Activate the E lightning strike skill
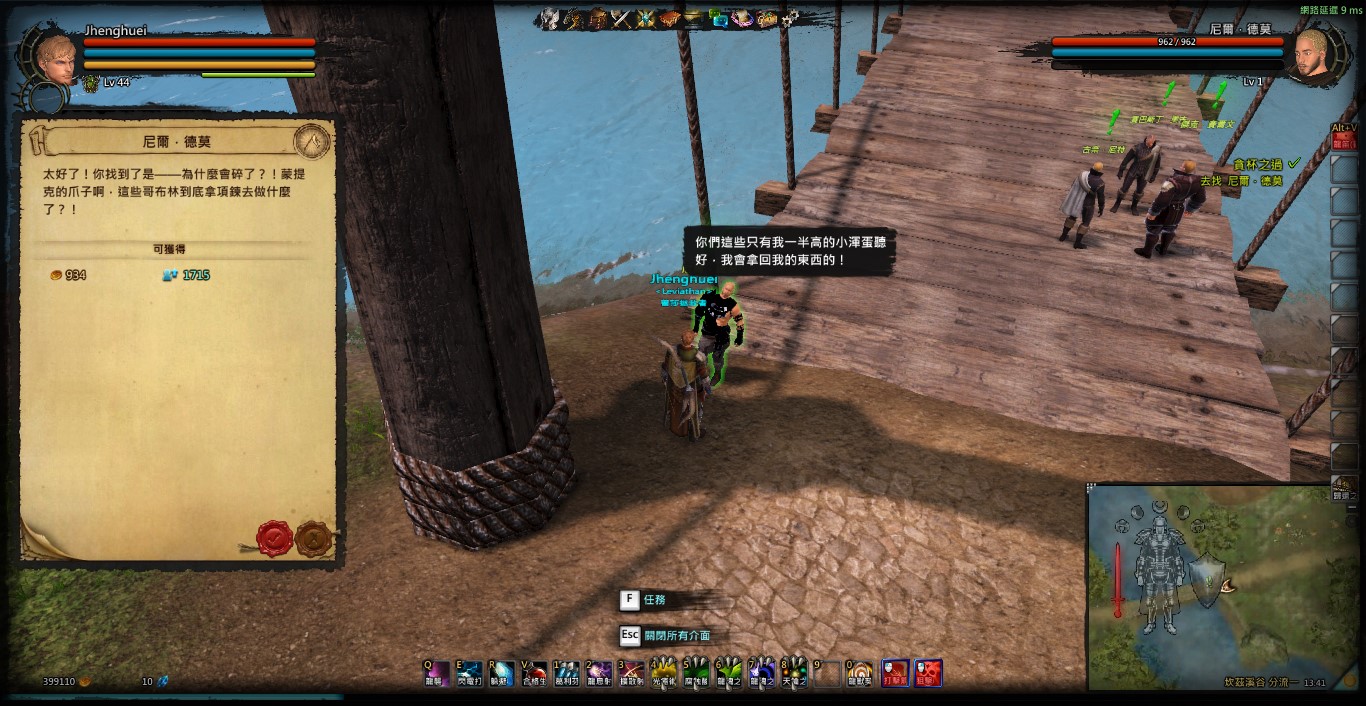Screen dimensions: 1366x706 tap(469, 673)
